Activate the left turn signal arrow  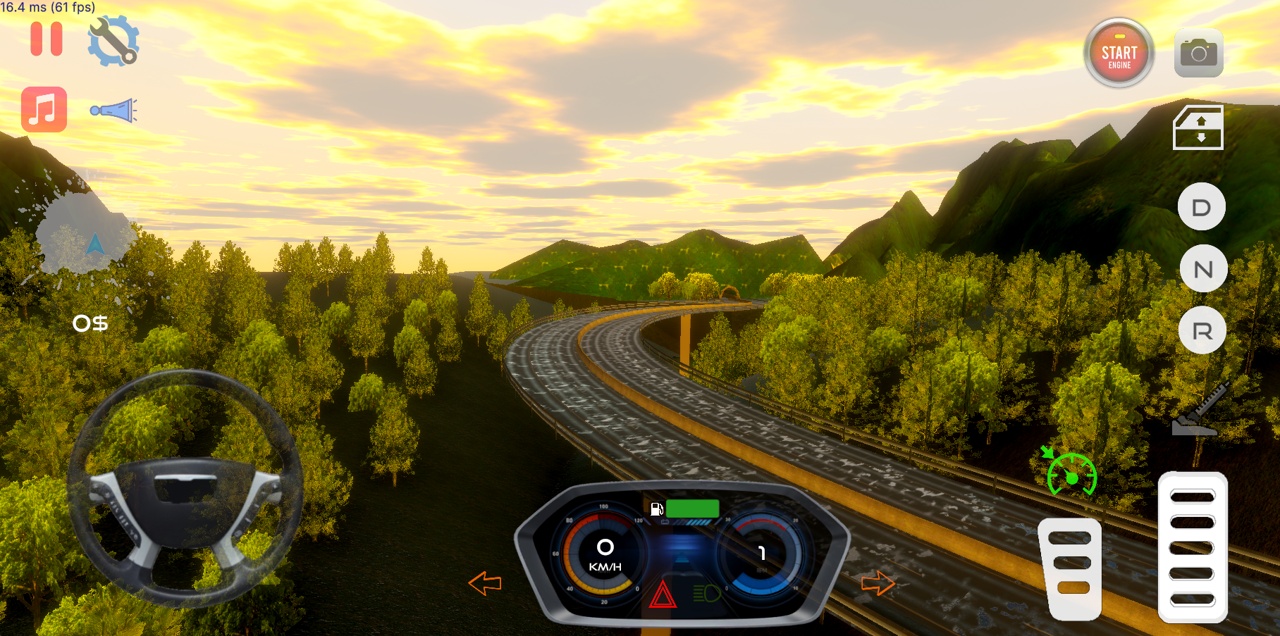(485, 583)
